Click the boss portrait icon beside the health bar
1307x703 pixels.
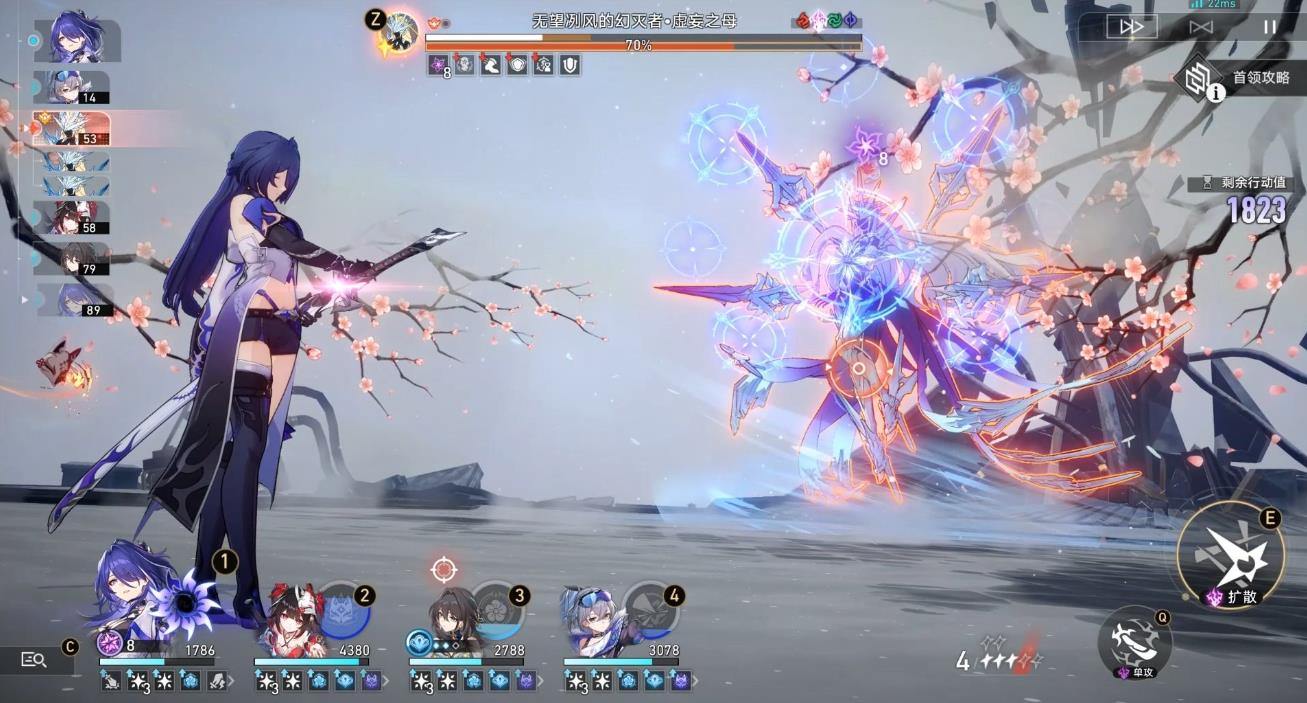(x=402, y=31)
